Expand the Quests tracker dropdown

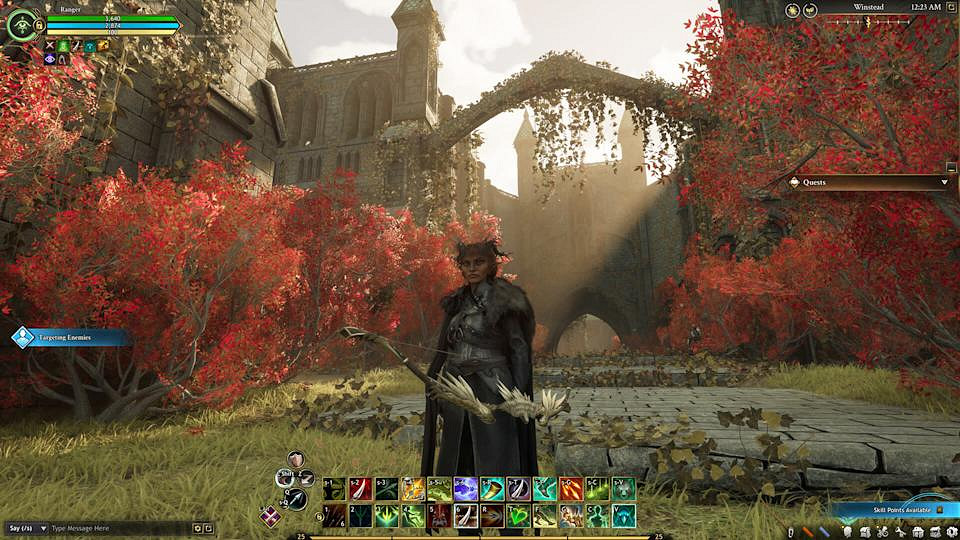coord(944,183)
